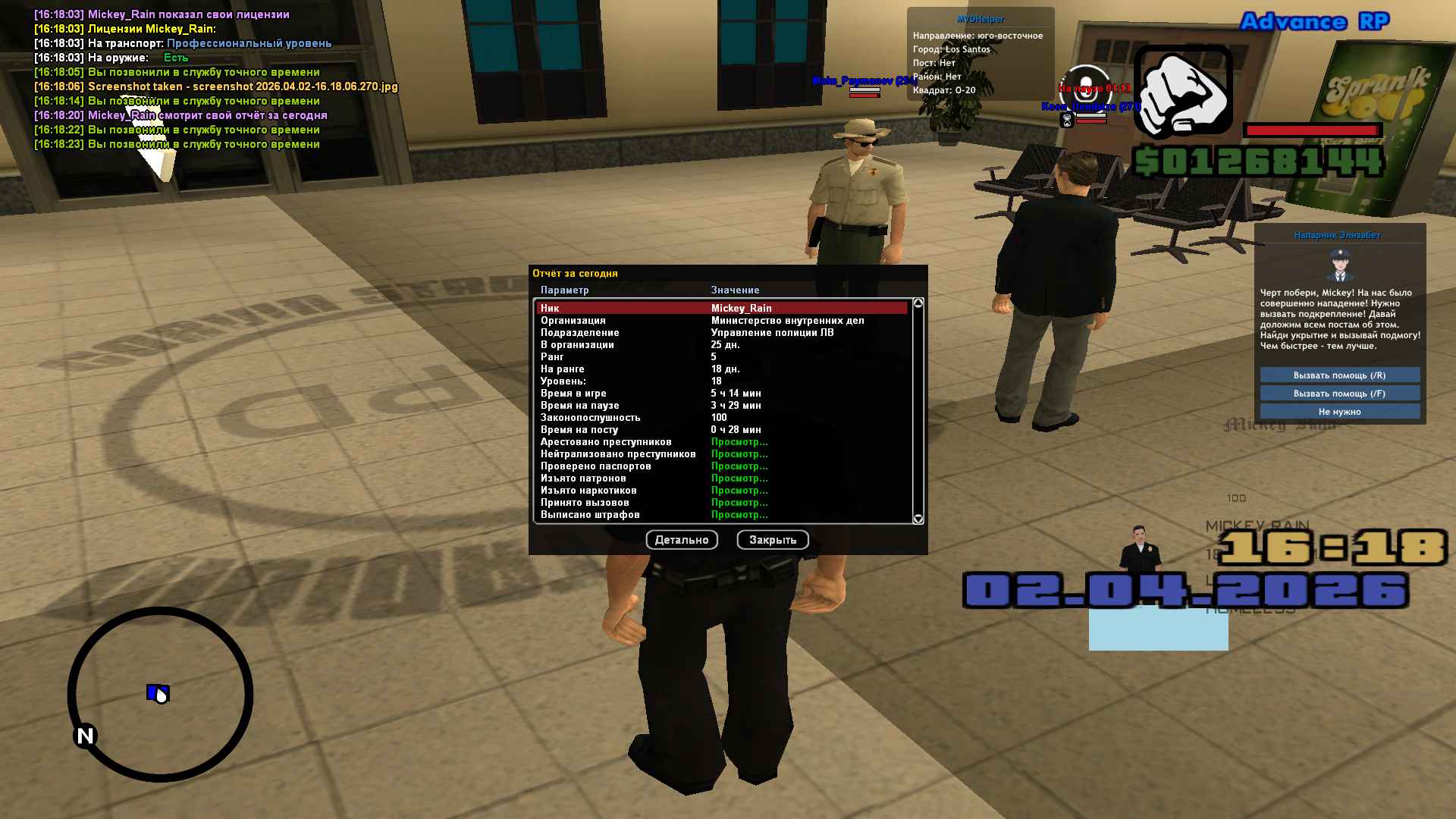This screenshot has height=819, width=1456.
Task: Open Изъято патронов Просмотр entry
Action: click(739, 479)
